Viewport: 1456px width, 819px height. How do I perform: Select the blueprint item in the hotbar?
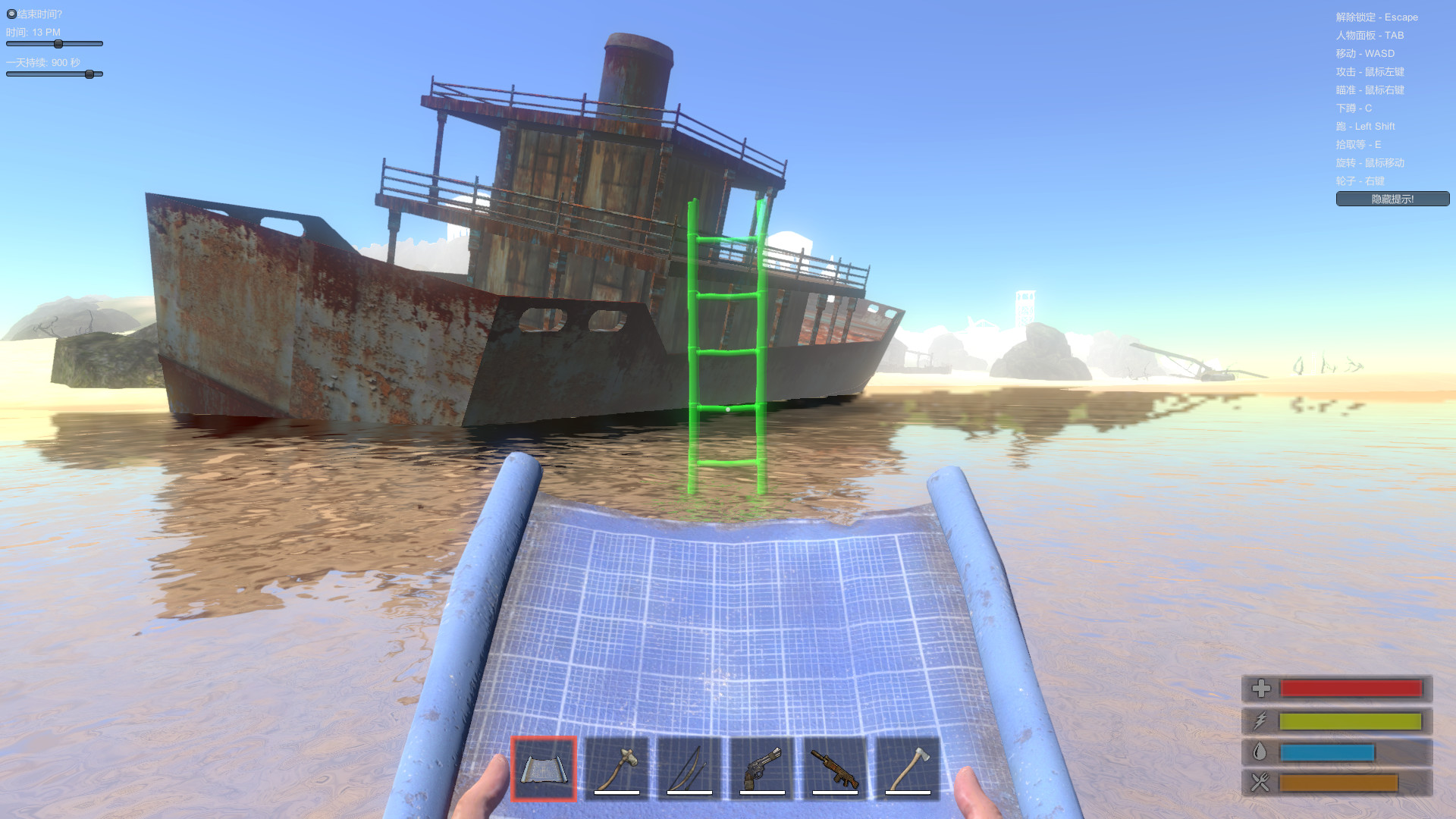click(543, 770)
